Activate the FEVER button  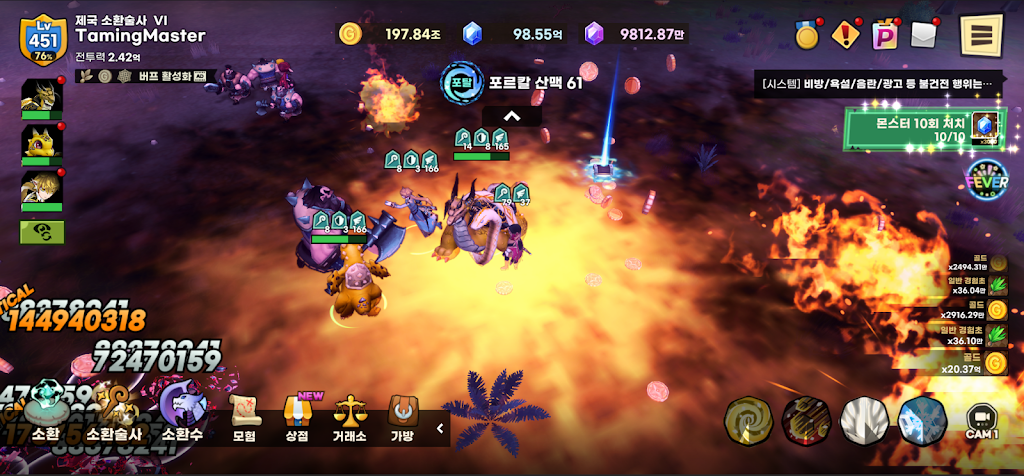pyautogui.click(x=985, y=180)
